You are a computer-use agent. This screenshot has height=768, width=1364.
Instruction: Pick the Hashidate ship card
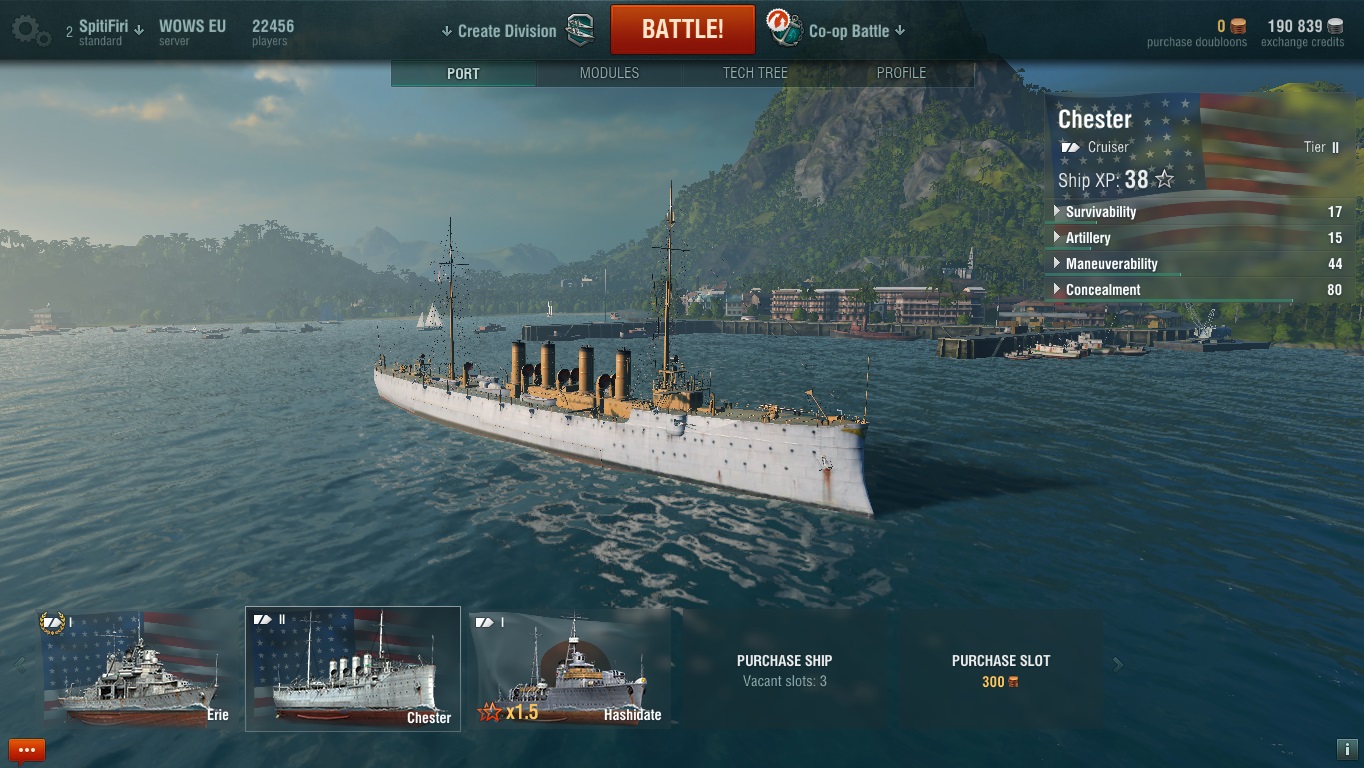[570, 667]
